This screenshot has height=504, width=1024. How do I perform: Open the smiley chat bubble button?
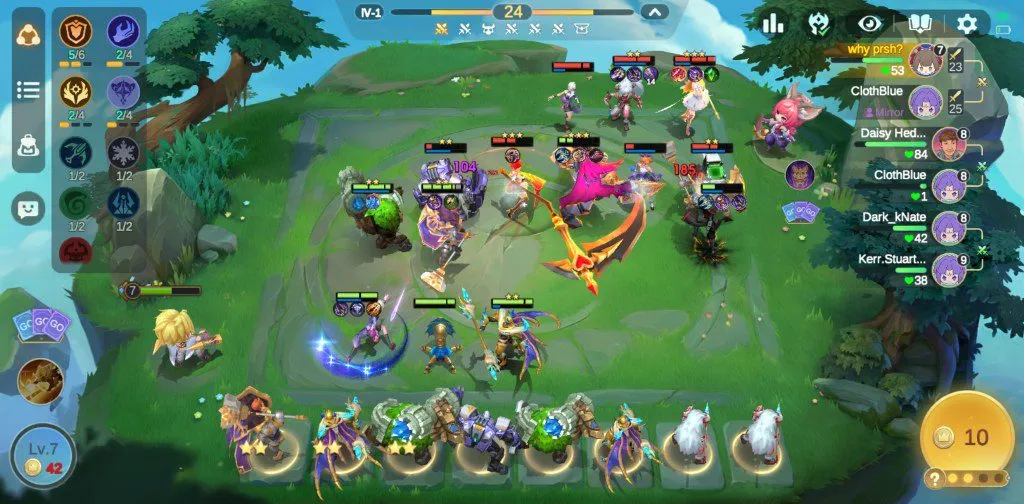tap(28, 208)
